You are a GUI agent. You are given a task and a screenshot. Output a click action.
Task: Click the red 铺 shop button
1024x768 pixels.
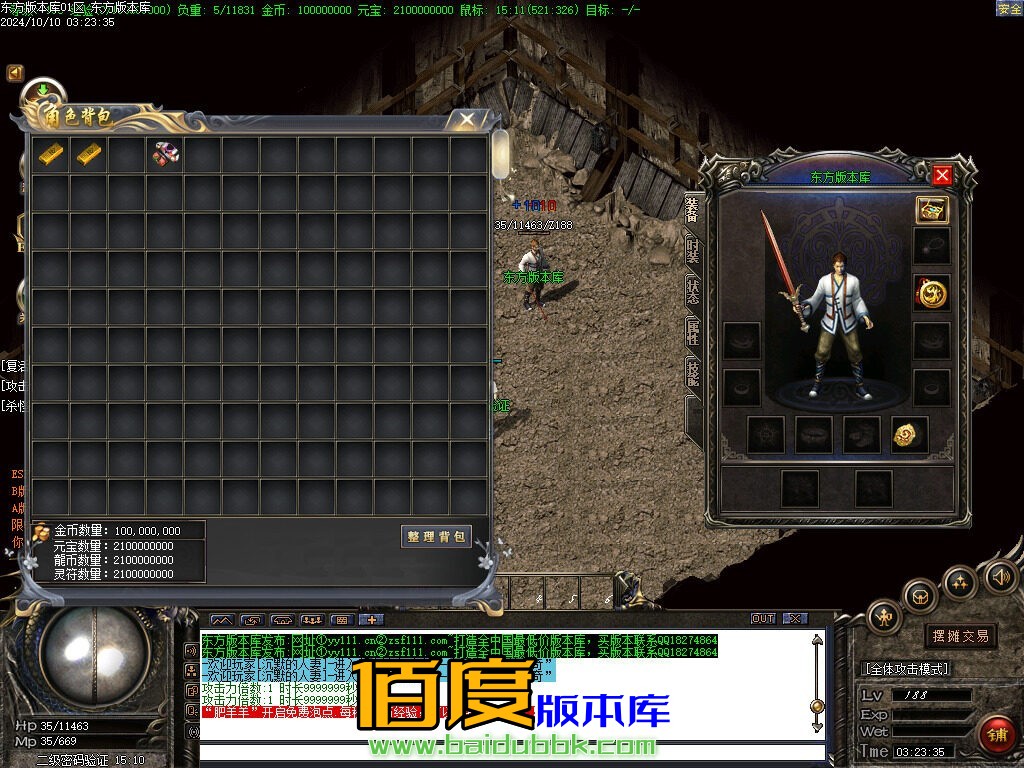coord(996,734)
